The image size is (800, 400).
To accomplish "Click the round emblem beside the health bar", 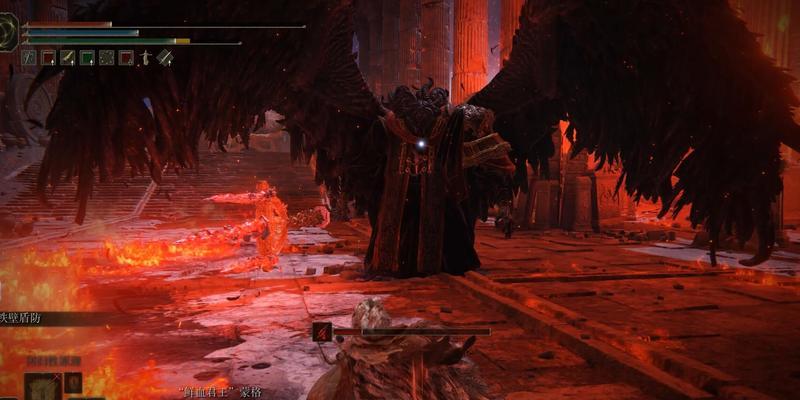I will click(x=8, y=34).
